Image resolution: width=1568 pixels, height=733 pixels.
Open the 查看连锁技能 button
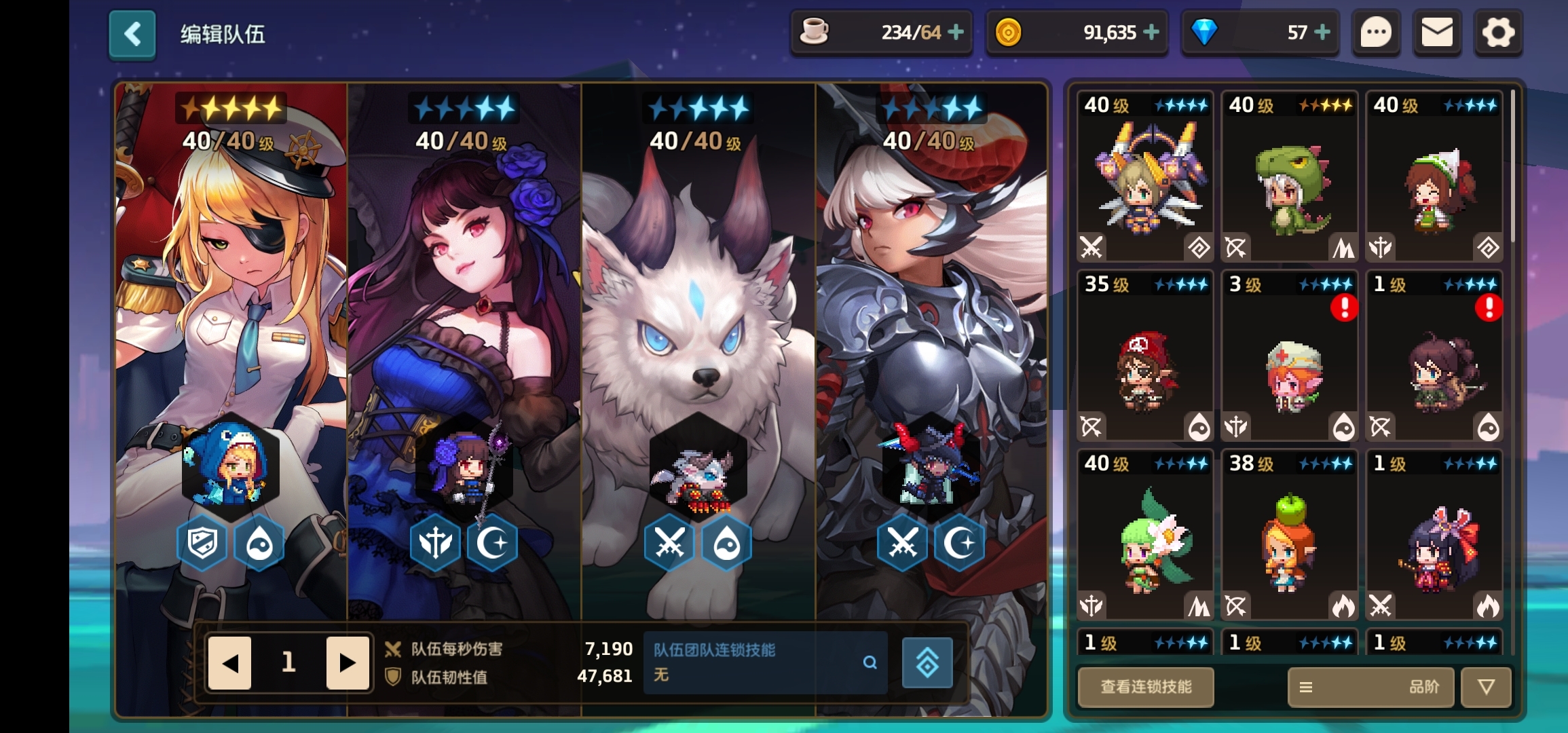pos(1146,687)
